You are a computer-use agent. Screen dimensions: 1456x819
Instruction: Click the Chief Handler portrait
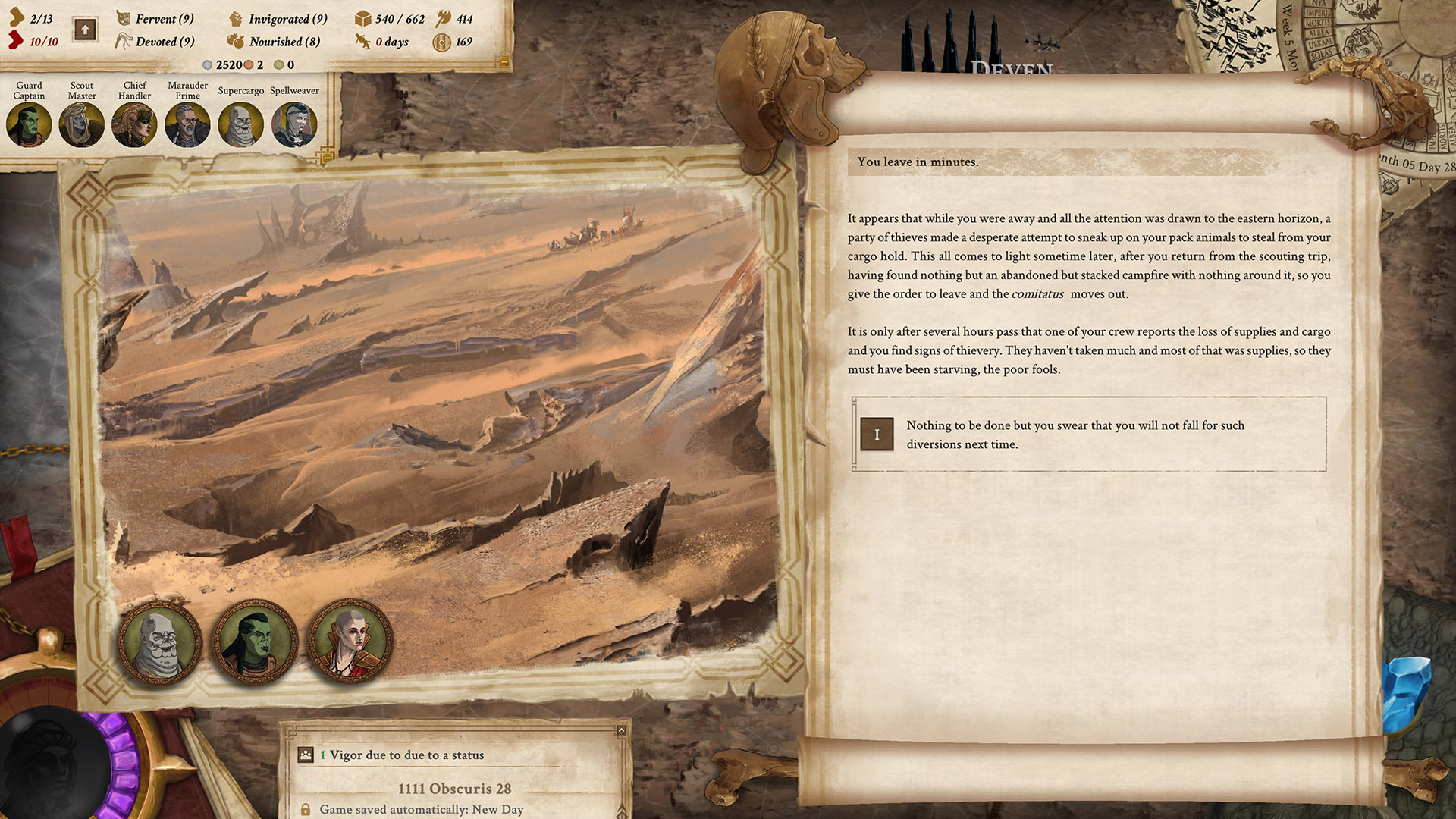click(x=134, y=124)
